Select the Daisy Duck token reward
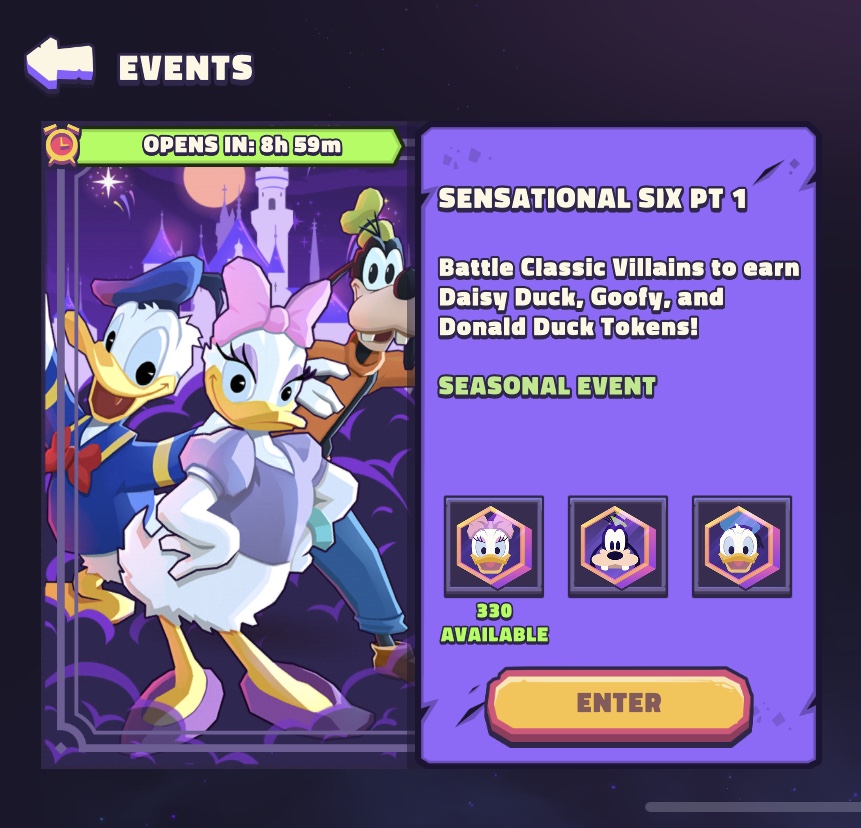Viewport: 861px width, 828px height. click(x=494, y=546)
